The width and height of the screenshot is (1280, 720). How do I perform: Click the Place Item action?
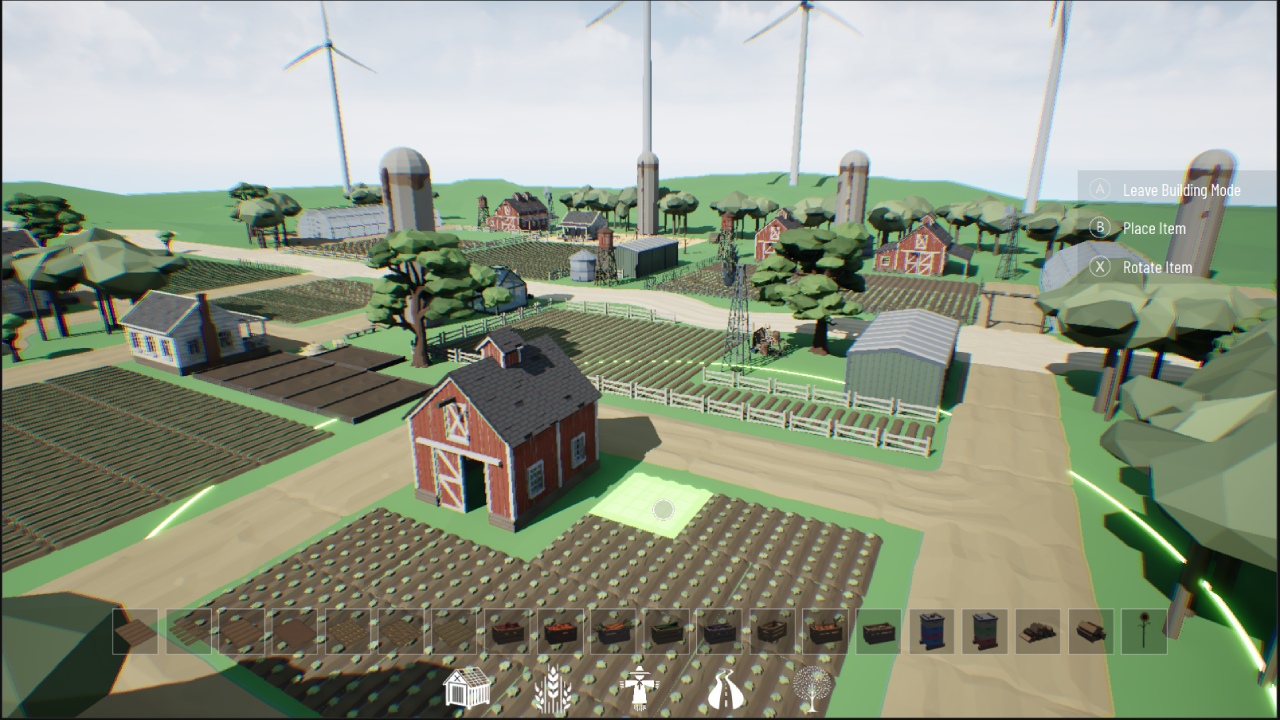point(1155,229)
